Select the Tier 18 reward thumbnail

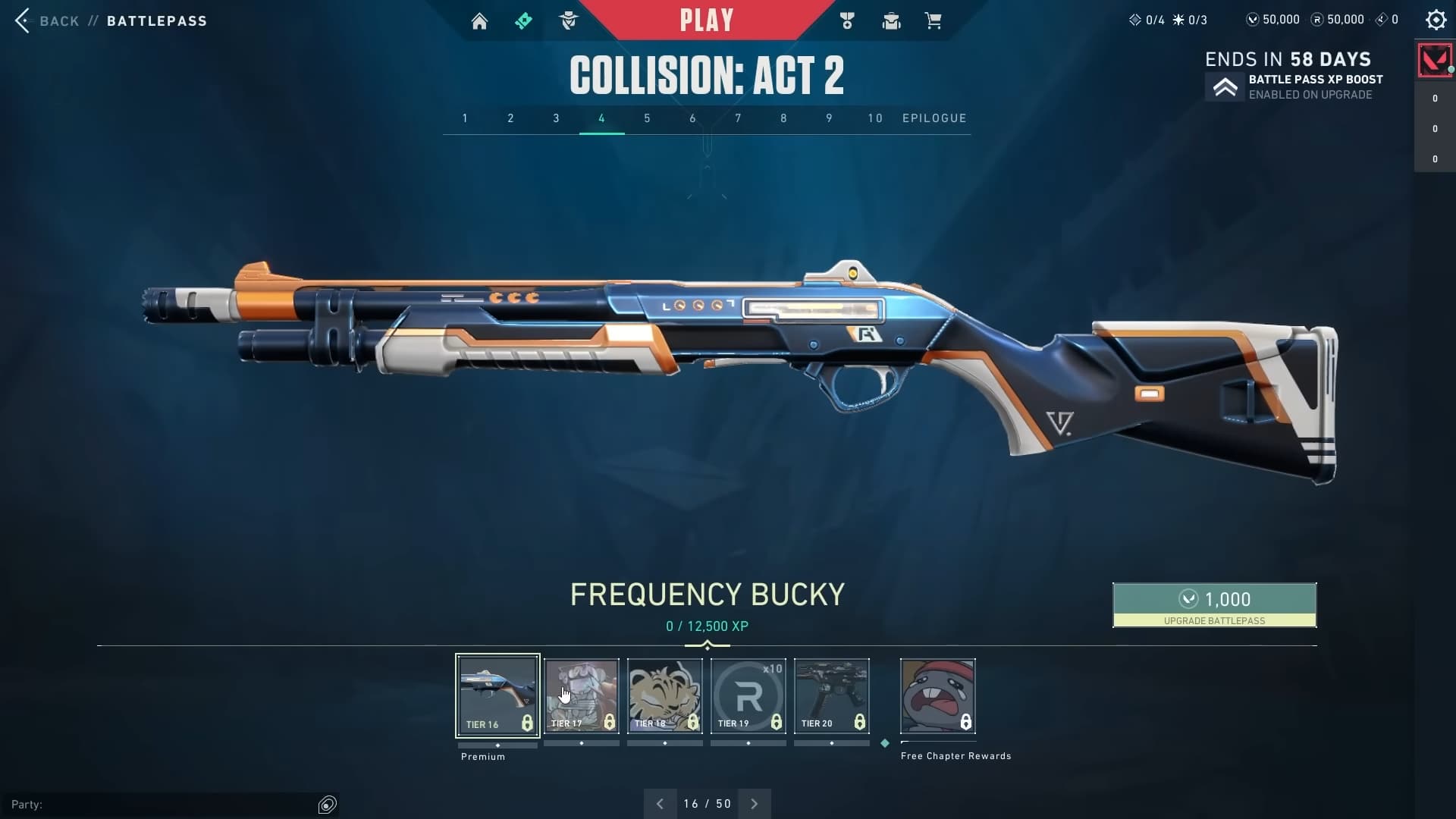(664, 695)
